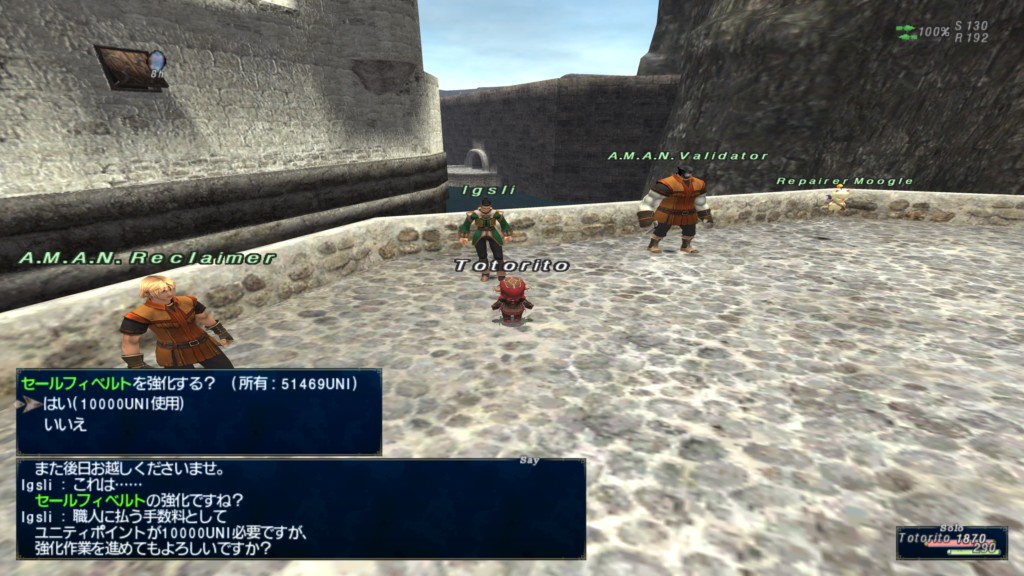Click the Igsli chat log window
1024x576 pixels.
[x=300, y=508]
